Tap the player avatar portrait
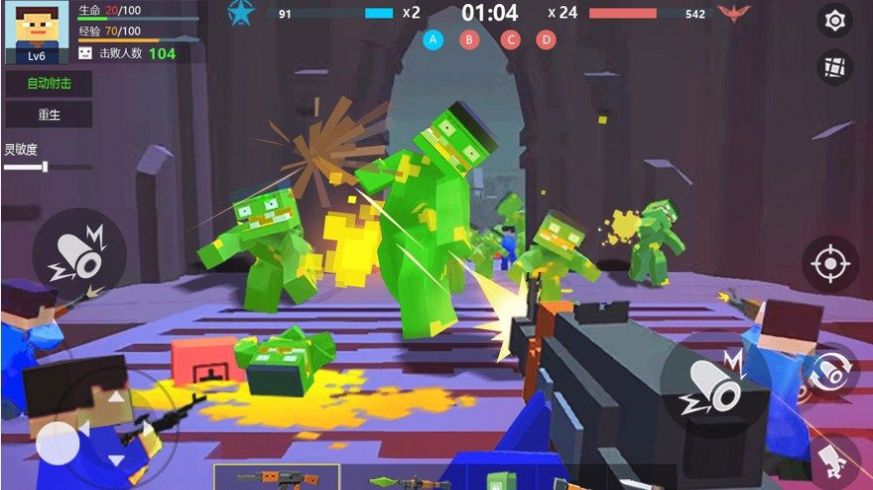 (36, 30)
